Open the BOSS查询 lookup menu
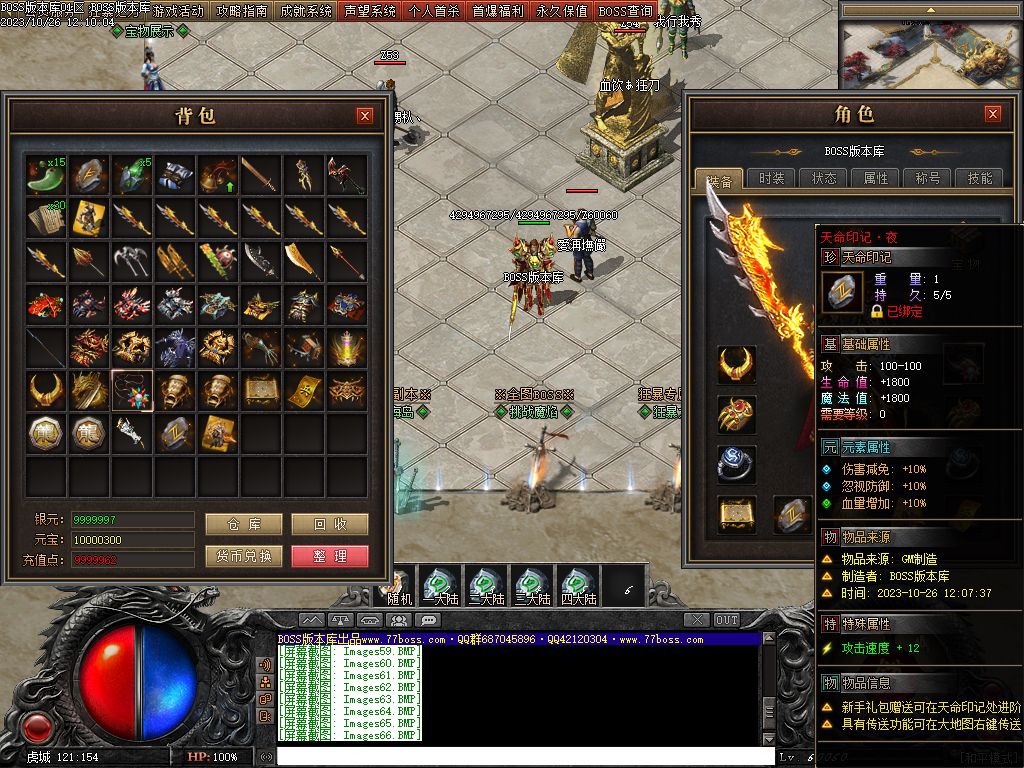 pyautogui.click(x=626, y=11)
